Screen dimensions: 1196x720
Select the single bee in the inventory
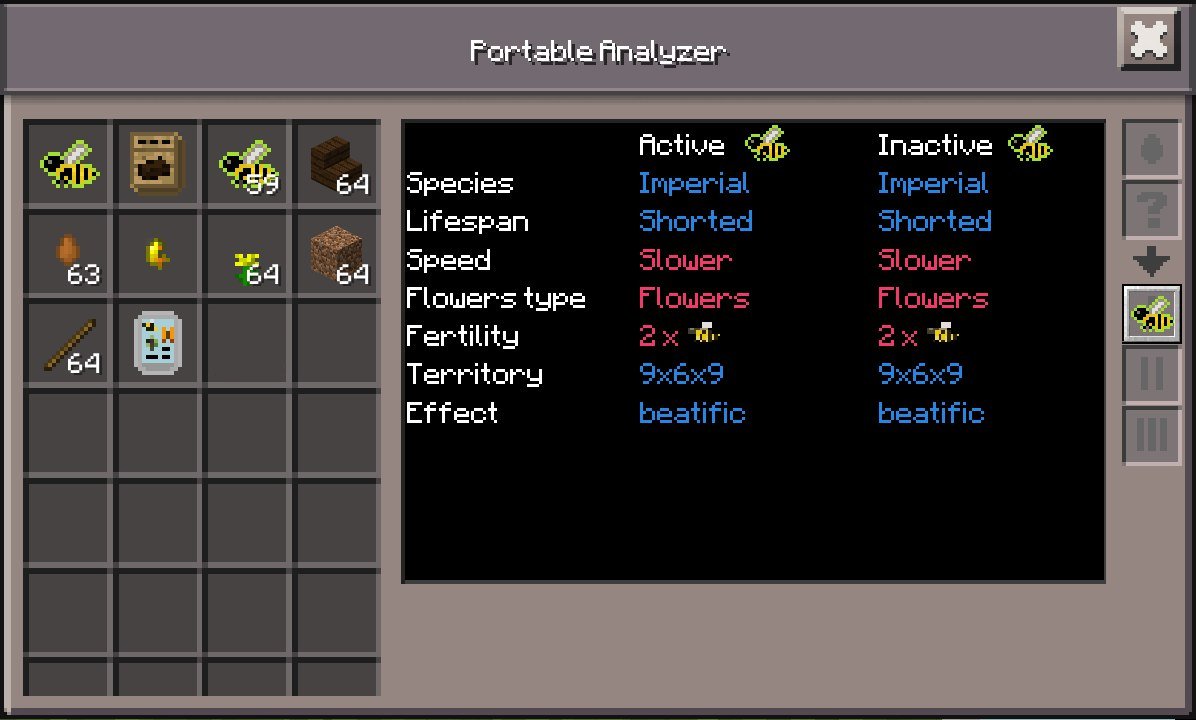(x=69, y=163)
